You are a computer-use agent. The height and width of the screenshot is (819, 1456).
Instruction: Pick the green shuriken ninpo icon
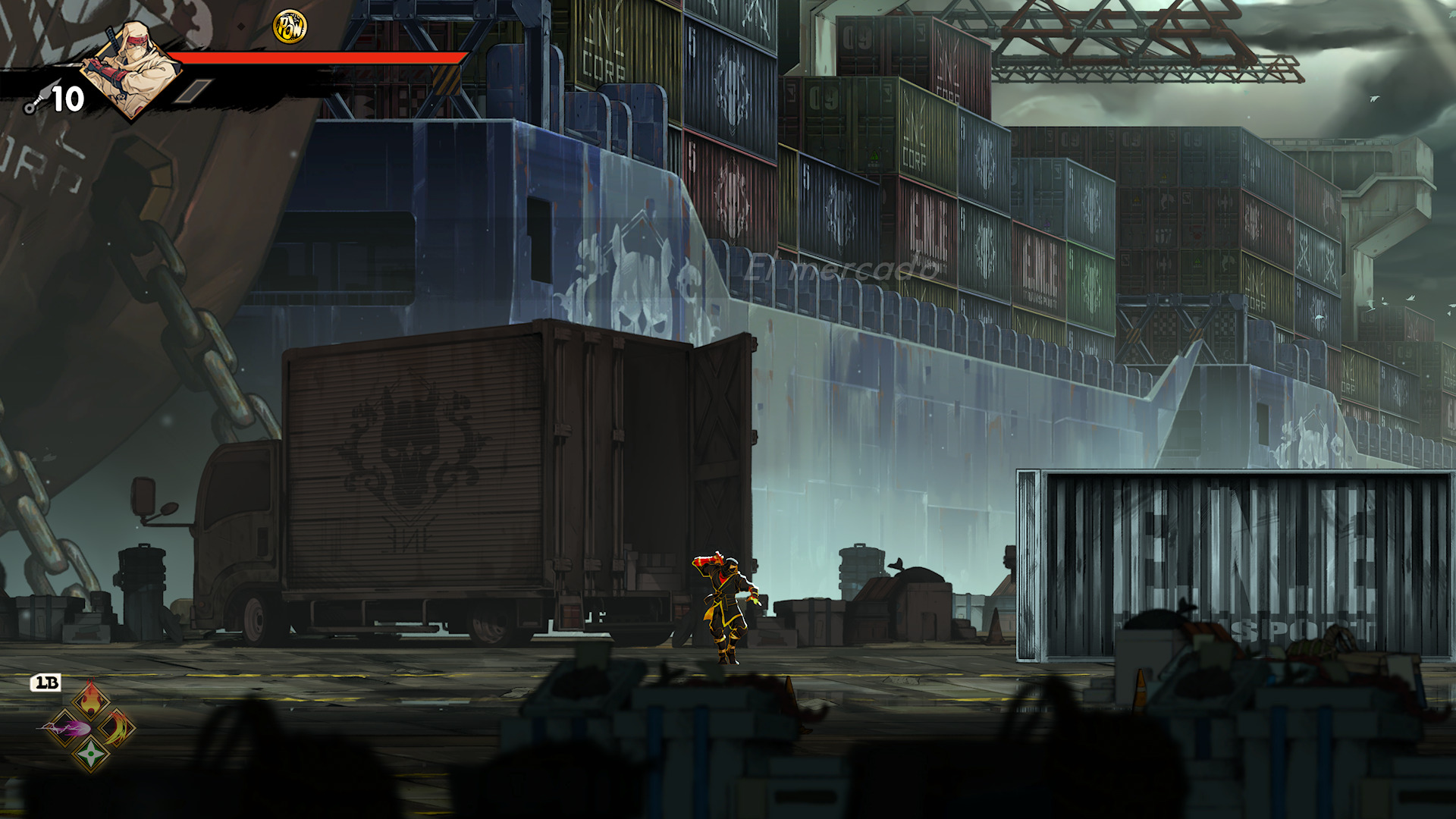pyautogui.click(x=90, y=754)
